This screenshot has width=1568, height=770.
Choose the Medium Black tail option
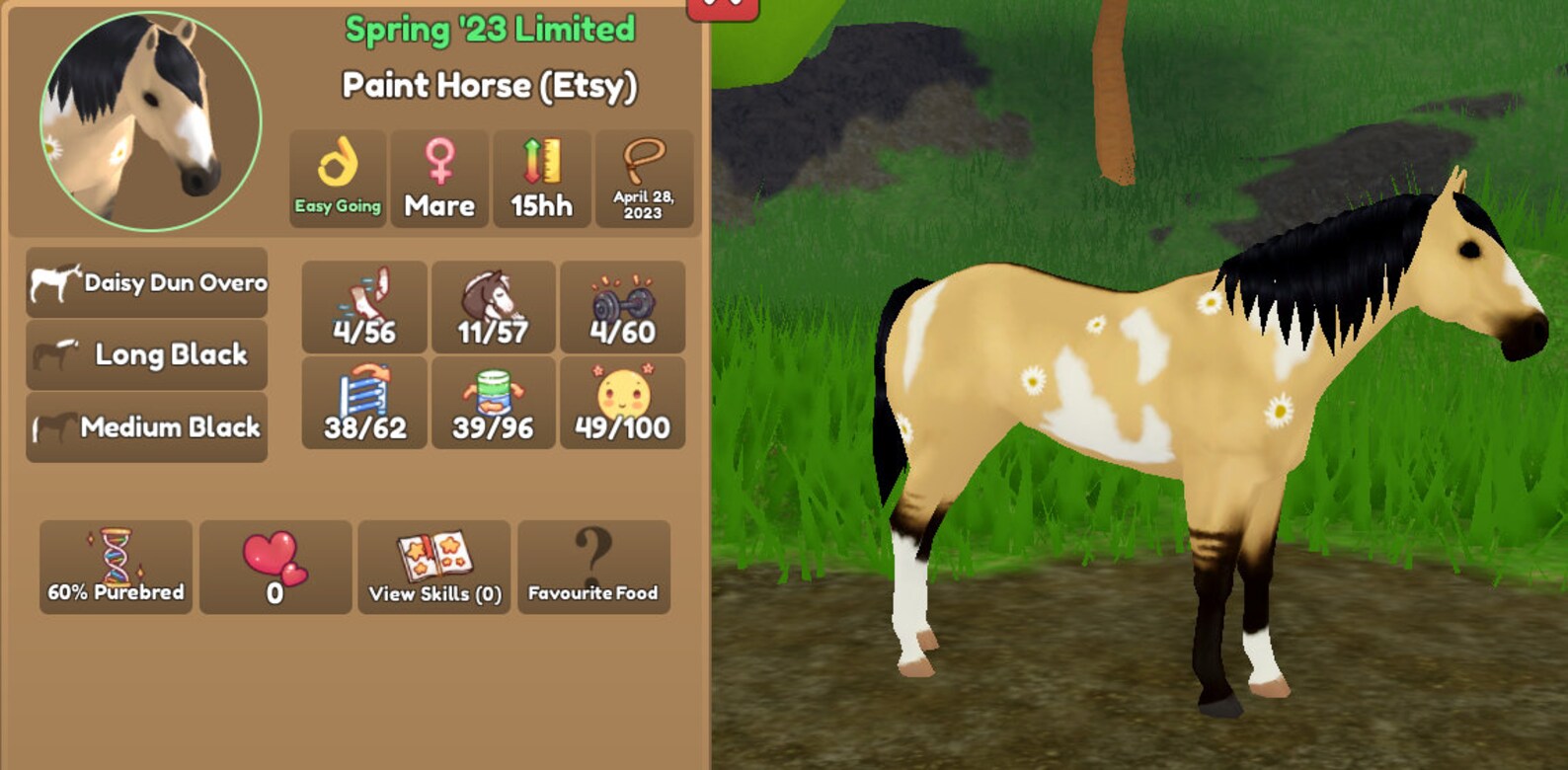click(146, 427)
